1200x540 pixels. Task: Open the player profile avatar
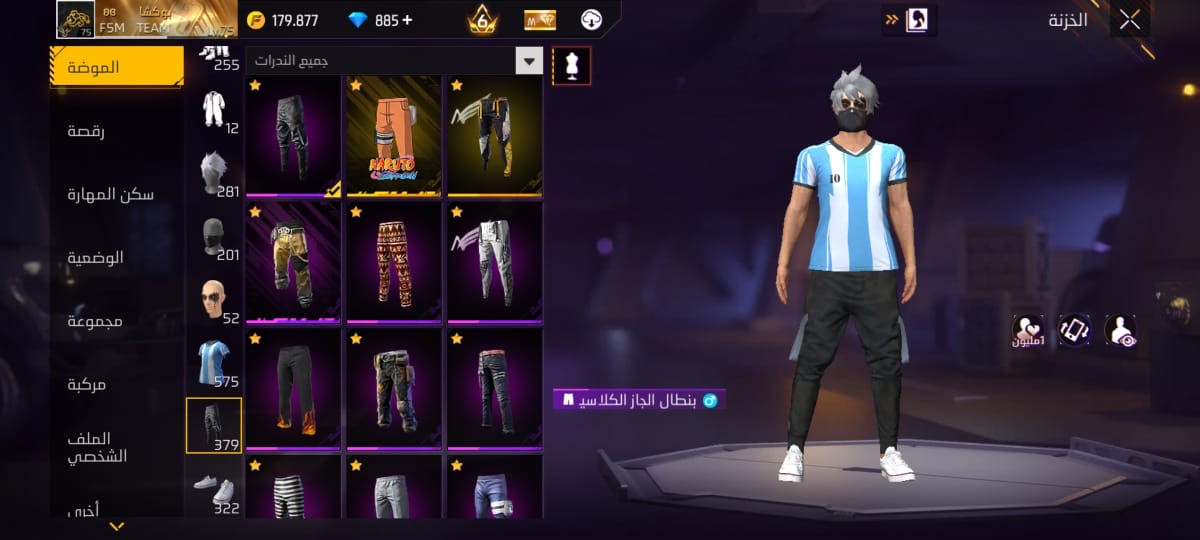75,19
